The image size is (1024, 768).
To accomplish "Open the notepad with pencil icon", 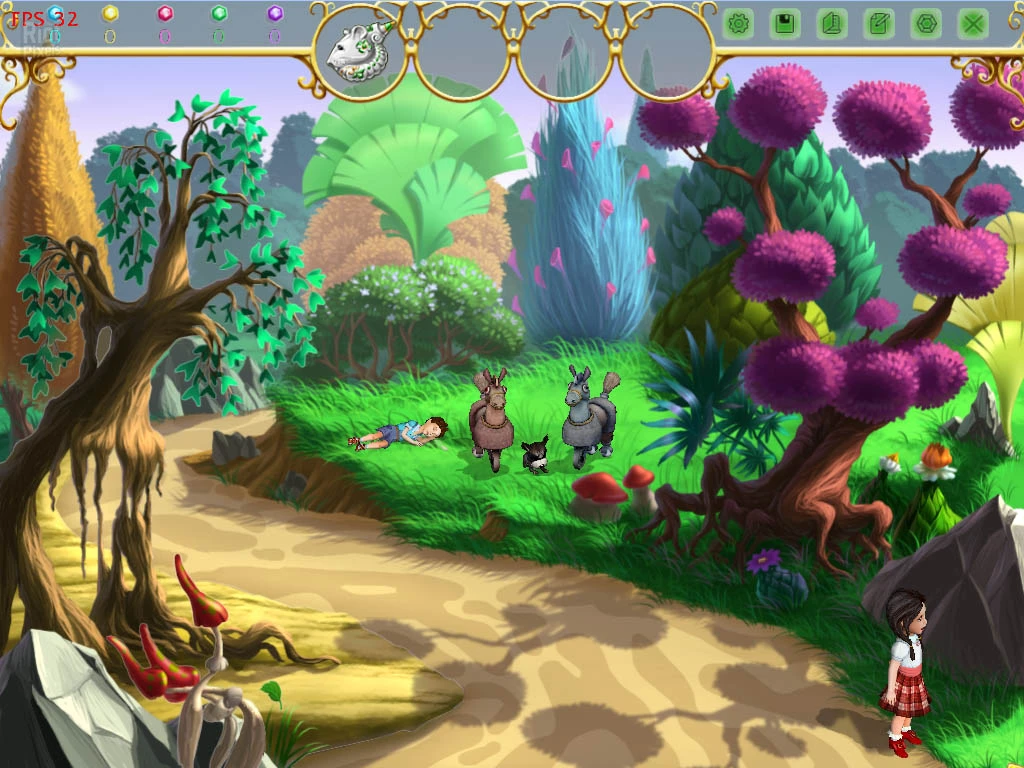I will click(879, 24).
